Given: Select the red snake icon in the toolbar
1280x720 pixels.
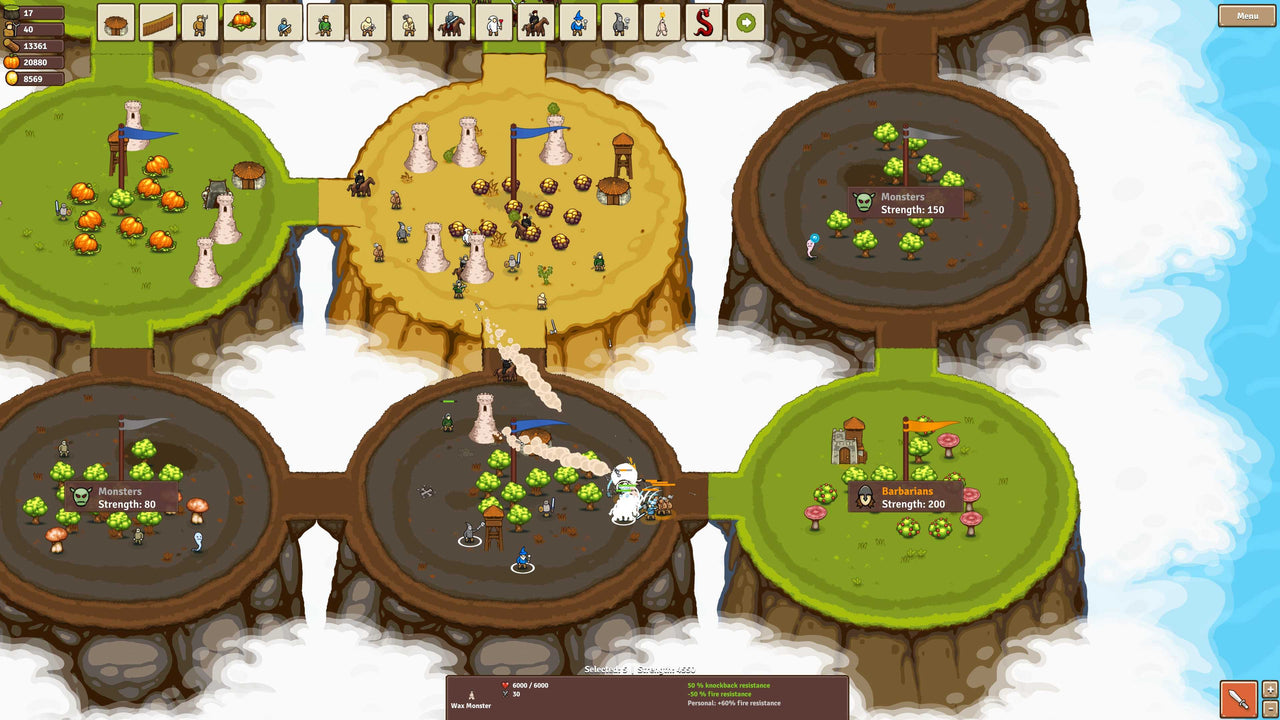Looking at the screenshot, I should 707,22.
